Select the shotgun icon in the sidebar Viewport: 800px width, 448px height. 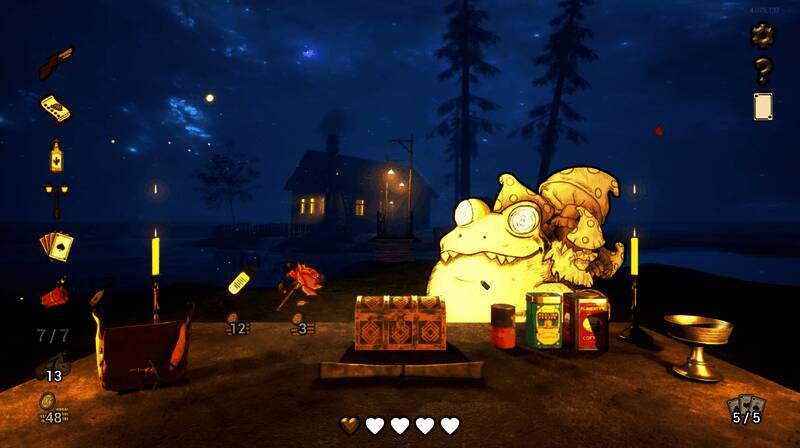point(56,62)
